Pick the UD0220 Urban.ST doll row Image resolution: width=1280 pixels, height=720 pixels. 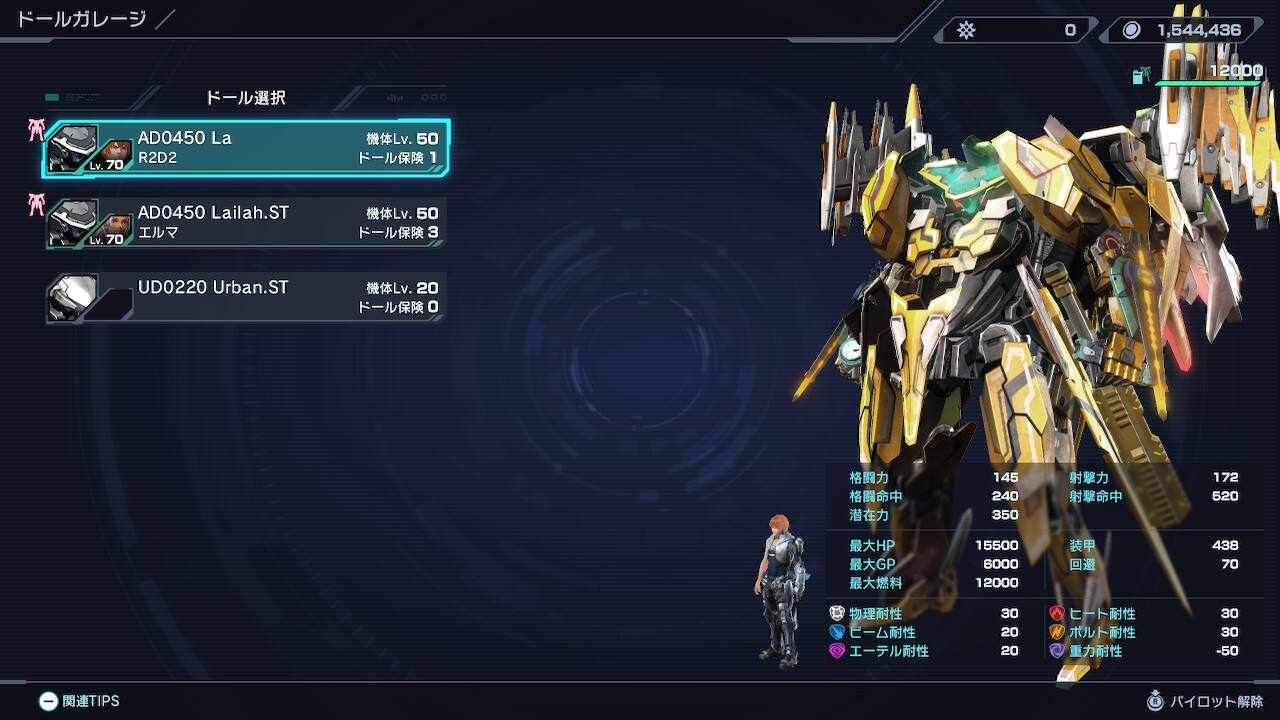coord(246,297)
